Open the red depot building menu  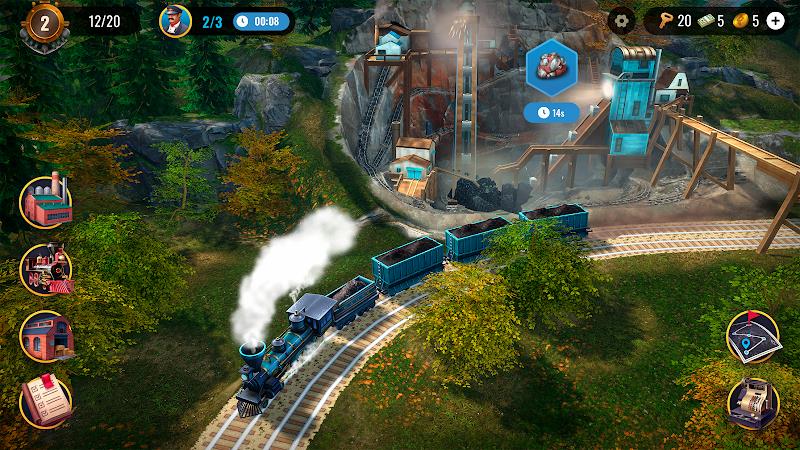click(x=46, y=337)
